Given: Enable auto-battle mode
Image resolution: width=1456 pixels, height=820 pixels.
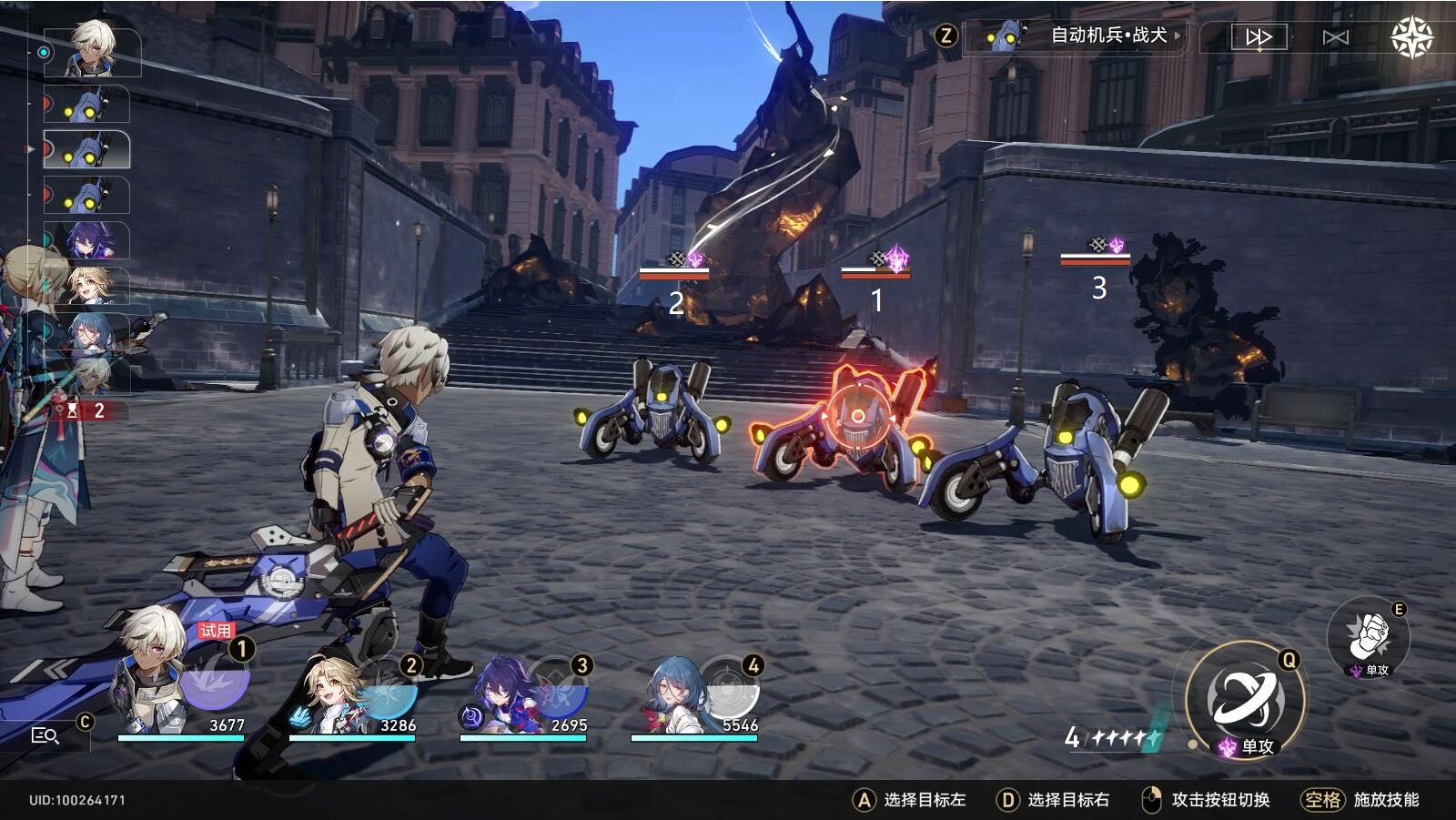Looking at the screenshot, I should click(x=1335, y=37).
